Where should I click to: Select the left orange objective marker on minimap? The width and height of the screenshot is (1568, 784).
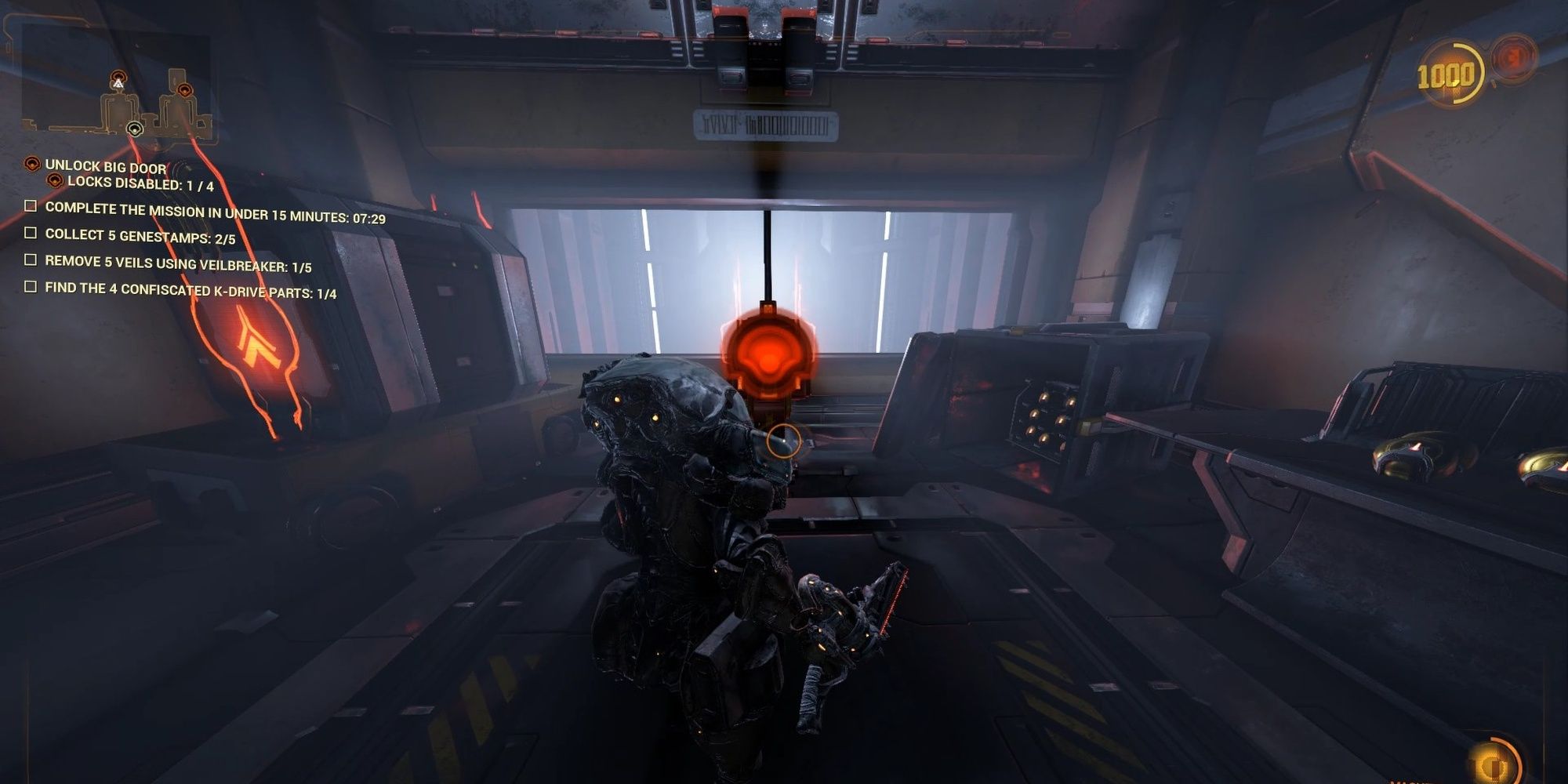click(x=118, y=75)
